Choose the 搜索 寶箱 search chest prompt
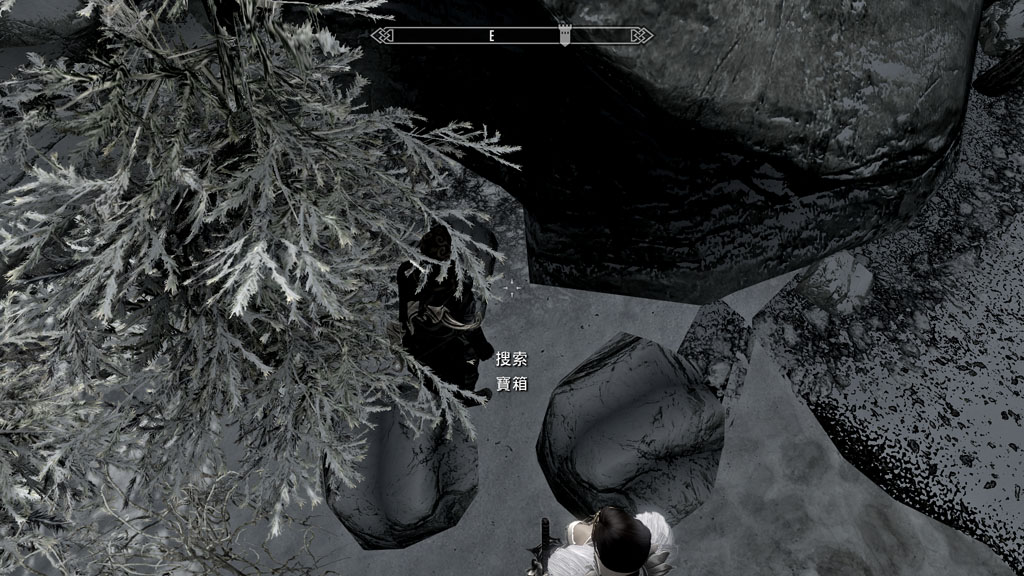This screenshot has width=1024, height=576. 511,371
